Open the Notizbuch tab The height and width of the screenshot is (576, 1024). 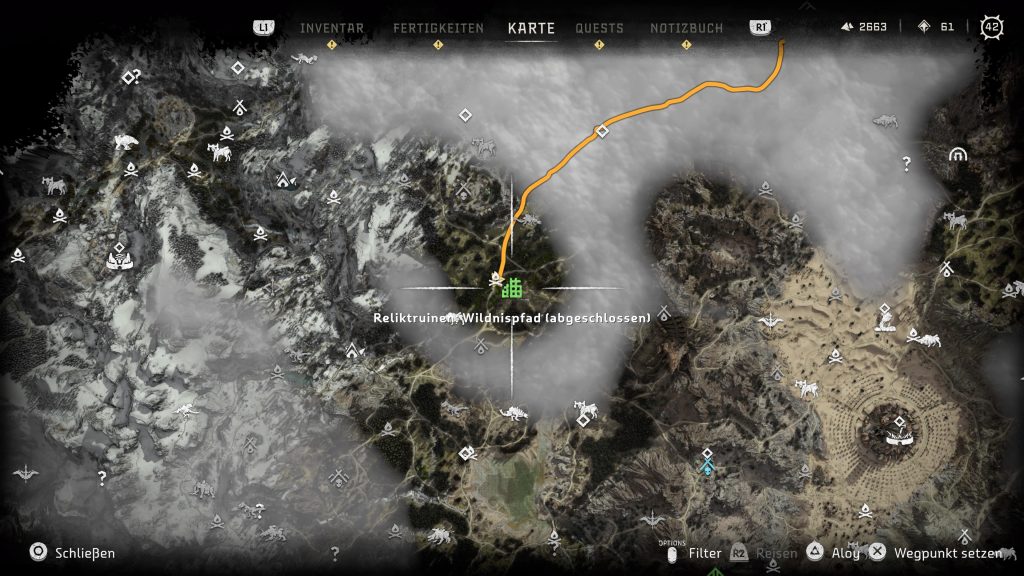[x=686, y=28]
